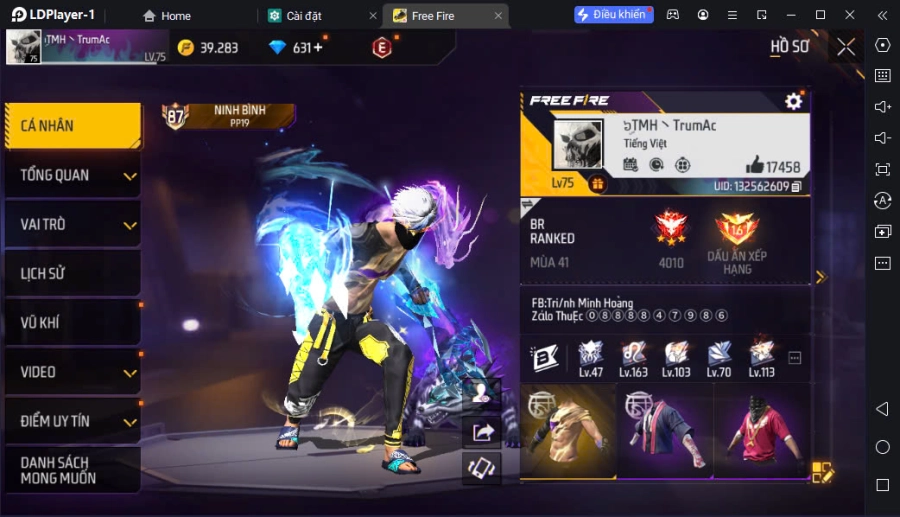Open the ĐIỂM UY TÍN section
Image resolution: width=900 pixels, height=517 pixels.
click(70, 421)
